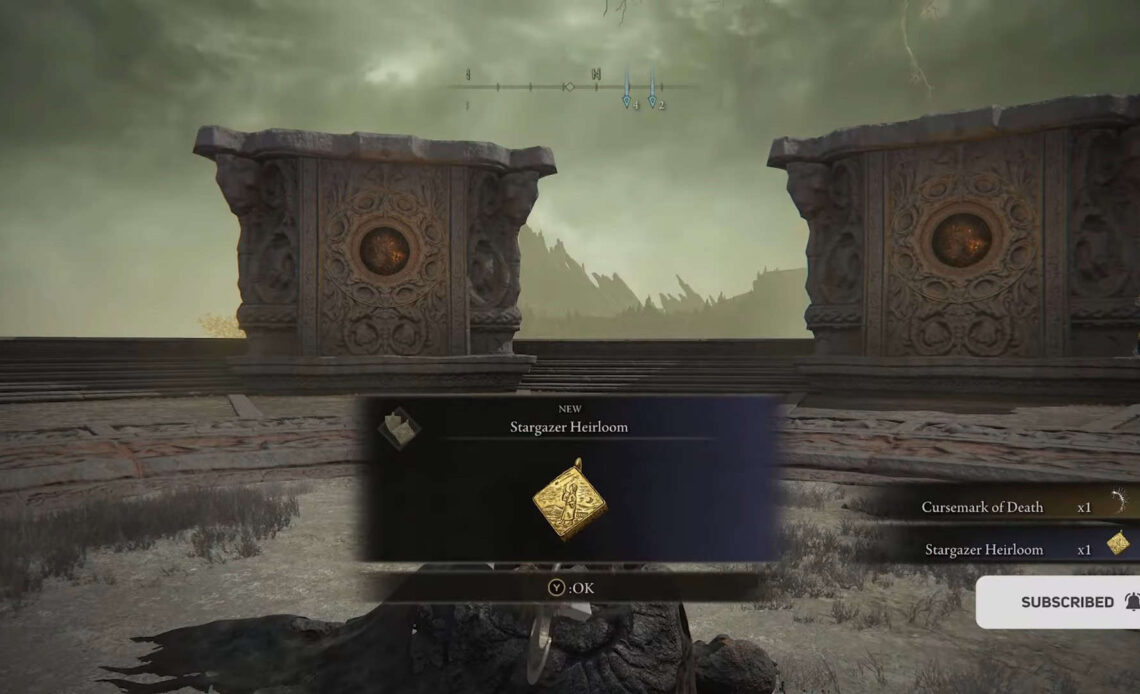Click the item category icon beside New
1140x694 pixels.
(x=397, y=428)
